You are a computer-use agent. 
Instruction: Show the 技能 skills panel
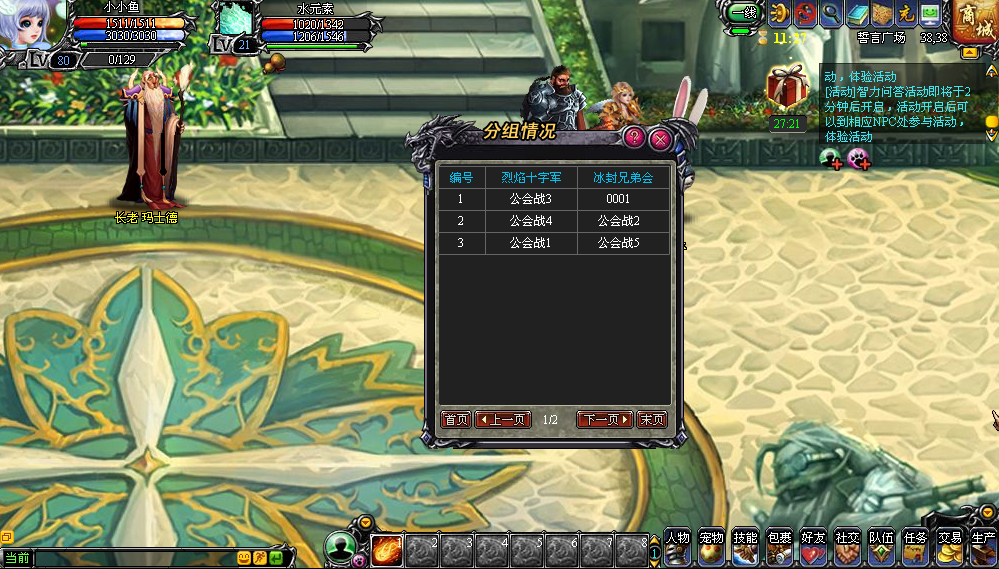pos(746,546)
